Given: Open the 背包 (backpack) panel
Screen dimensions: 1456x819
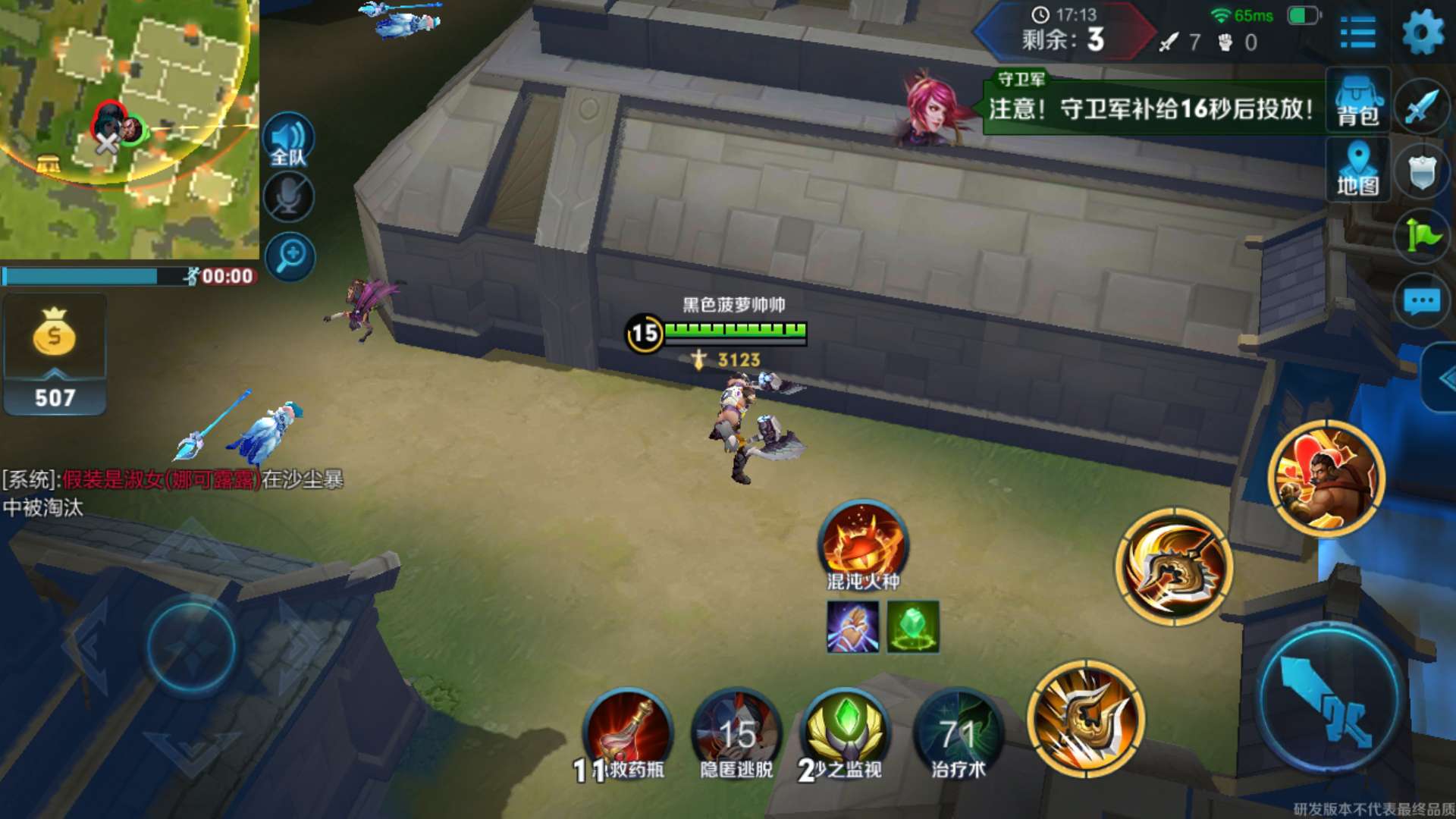Looking at the screenshot, I should 1357,102.
